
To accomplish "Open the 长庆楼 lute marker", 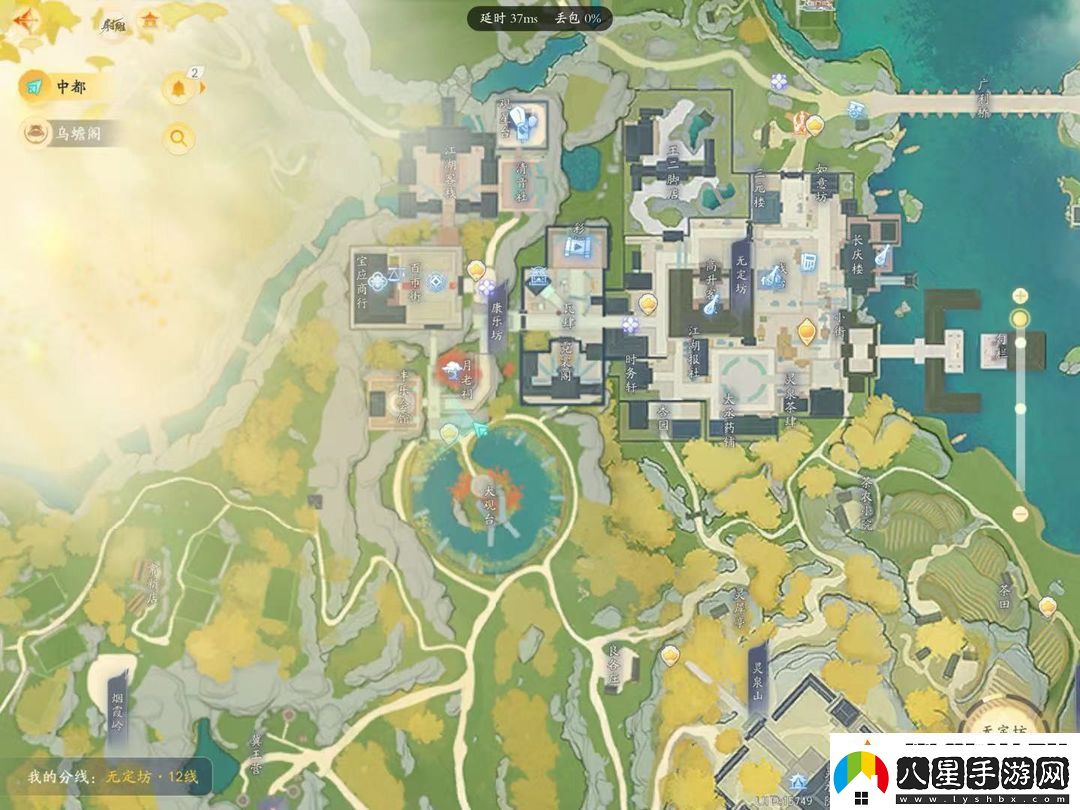I will (883, 256).
